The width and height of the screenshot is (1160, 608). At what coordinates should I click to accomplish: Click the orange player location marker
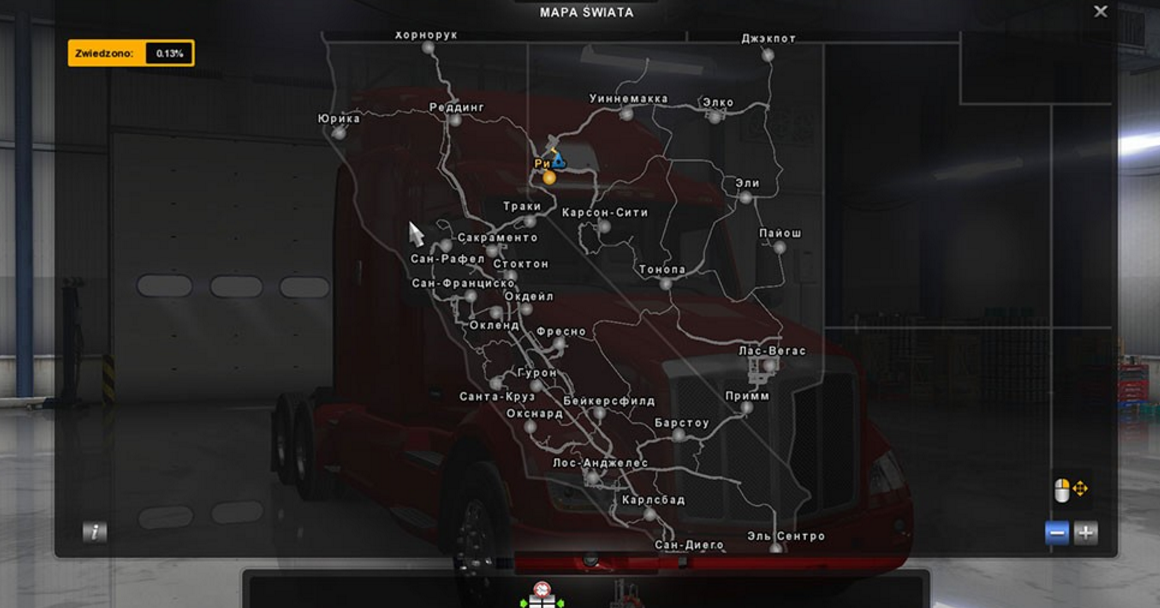(549, 178)
